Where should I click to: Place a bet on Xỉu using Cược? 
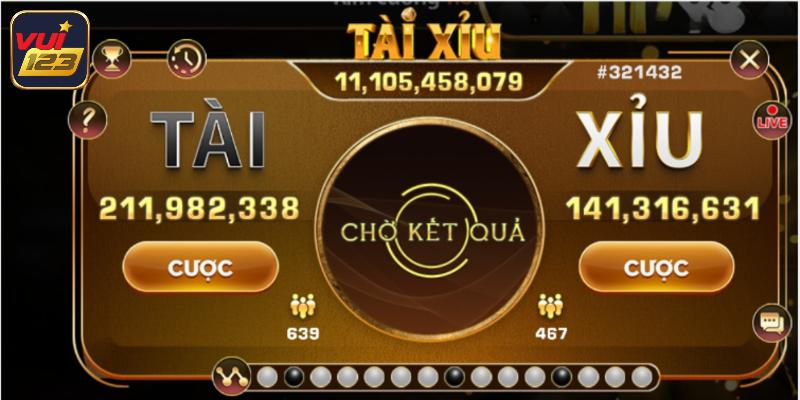(655, 268)
